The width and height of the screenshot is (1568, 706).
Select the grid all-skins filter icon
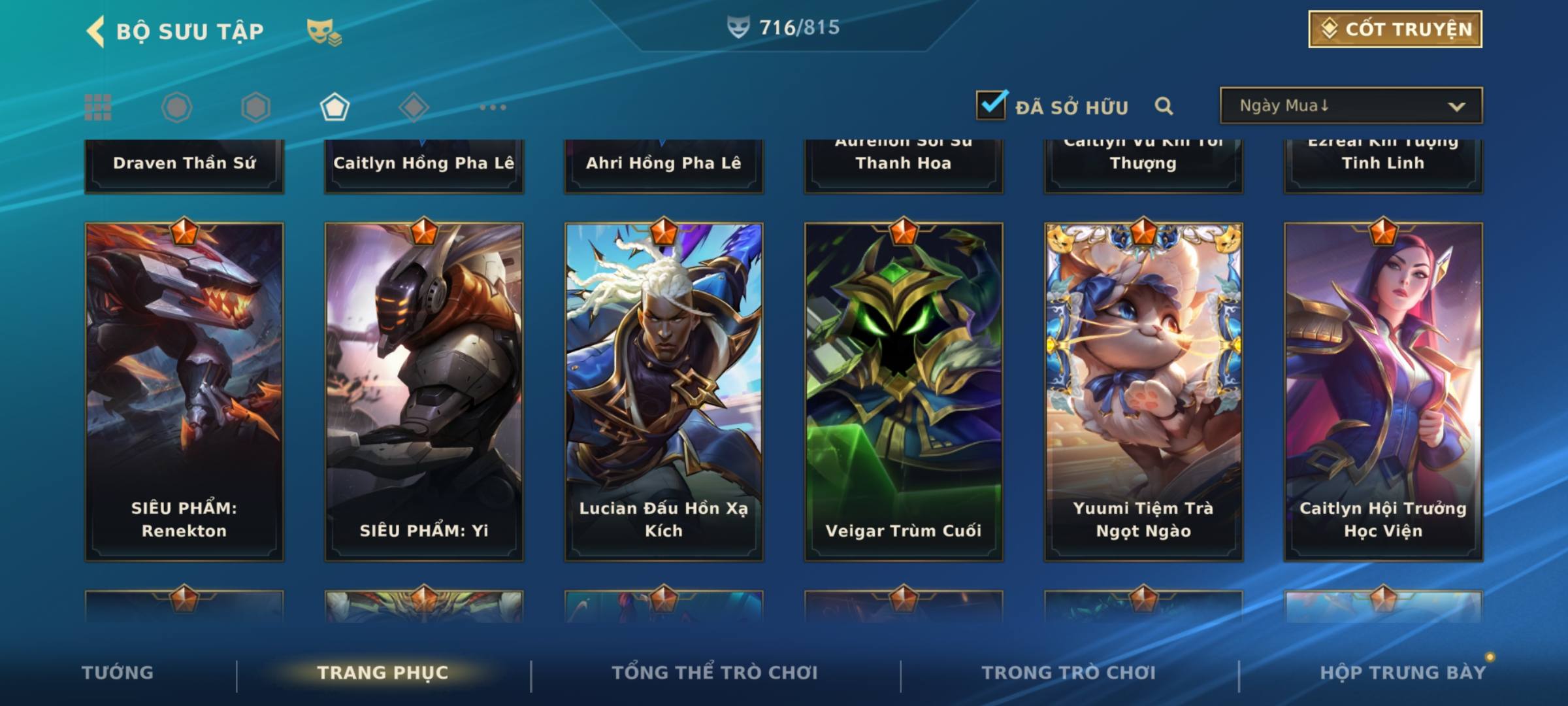pyautogui.click(x=98, y=107)
